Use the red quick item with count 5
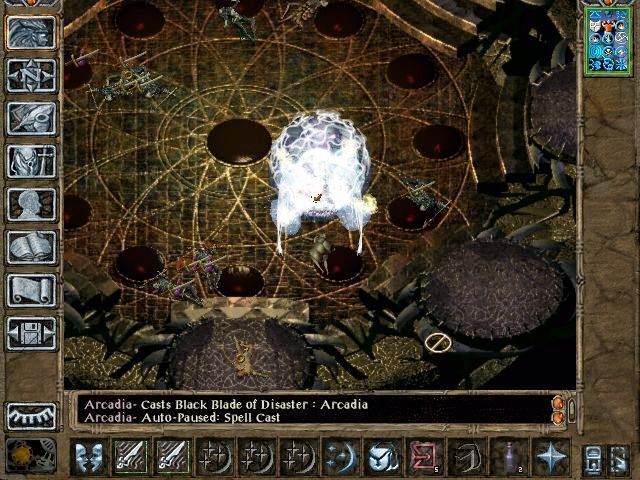This screenshot has width=640, height=480. coord(424,457)
